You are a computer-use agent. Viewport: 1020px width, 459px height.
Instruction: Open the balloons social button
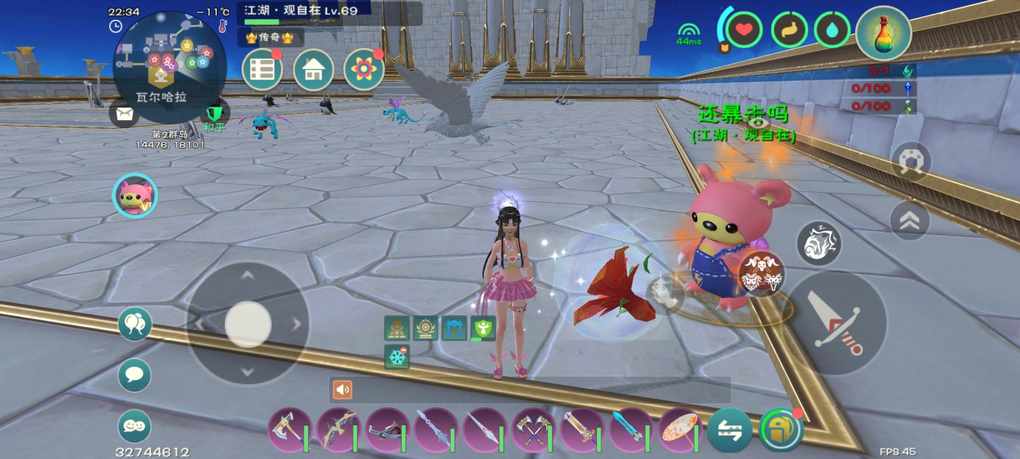point(134,323)
